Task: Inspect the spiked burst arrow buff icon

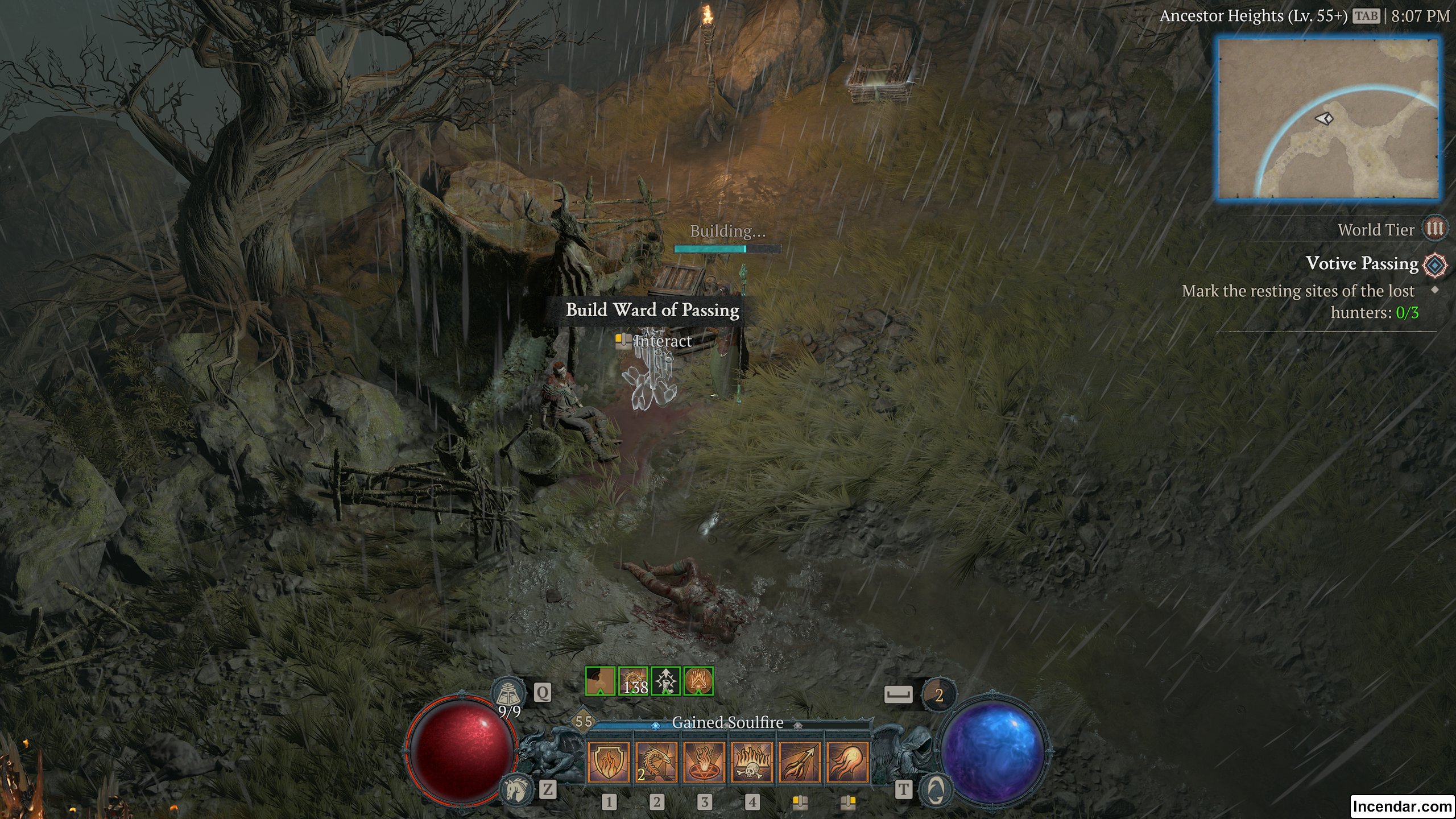Action: click(665, 681)
